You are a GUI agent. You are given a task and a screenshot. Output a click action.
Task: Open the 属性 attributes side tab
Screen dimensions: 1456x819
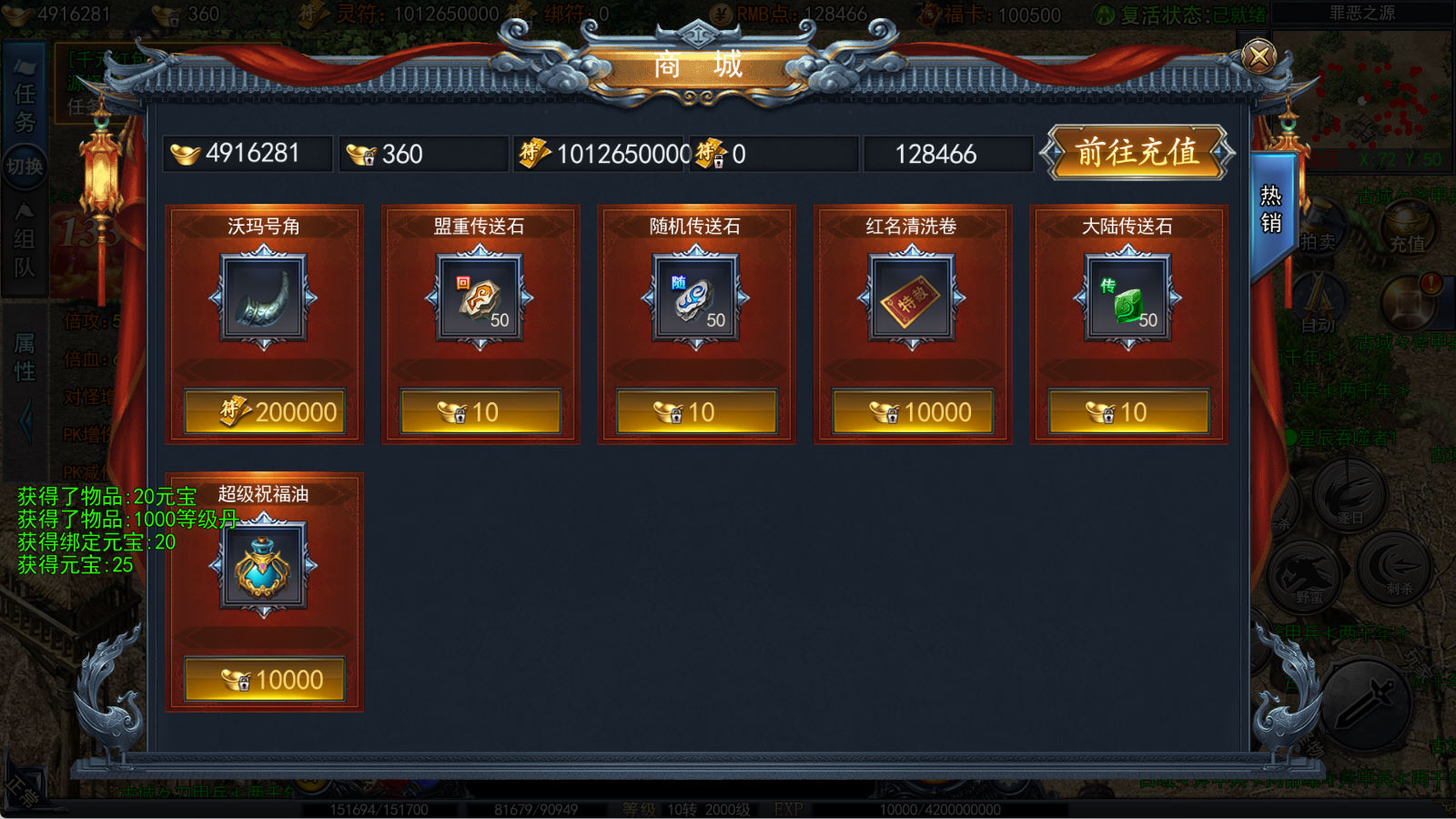pos(25,358)
